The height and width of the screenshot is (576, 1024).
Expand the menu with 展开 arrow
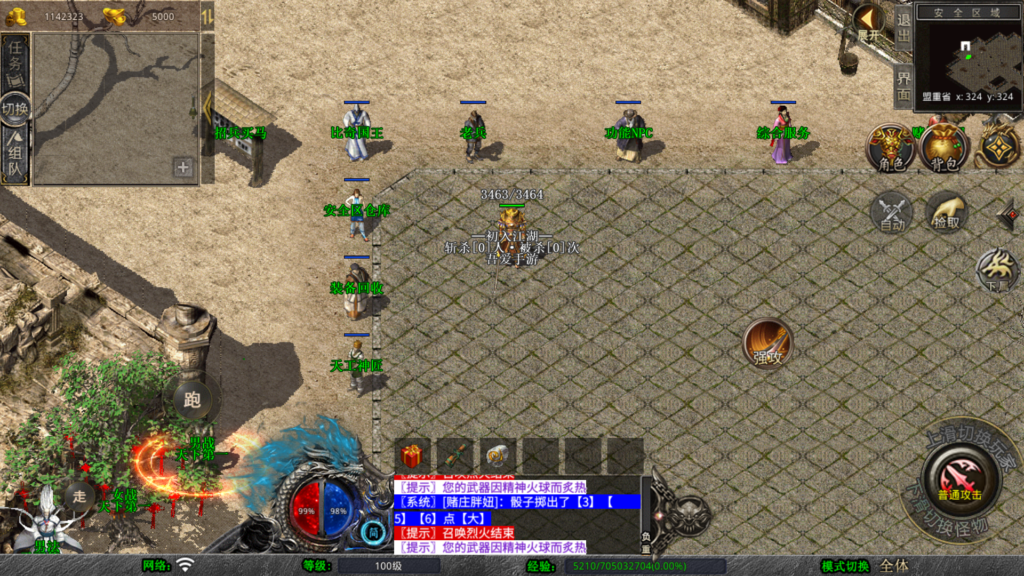tap(869, 22)
